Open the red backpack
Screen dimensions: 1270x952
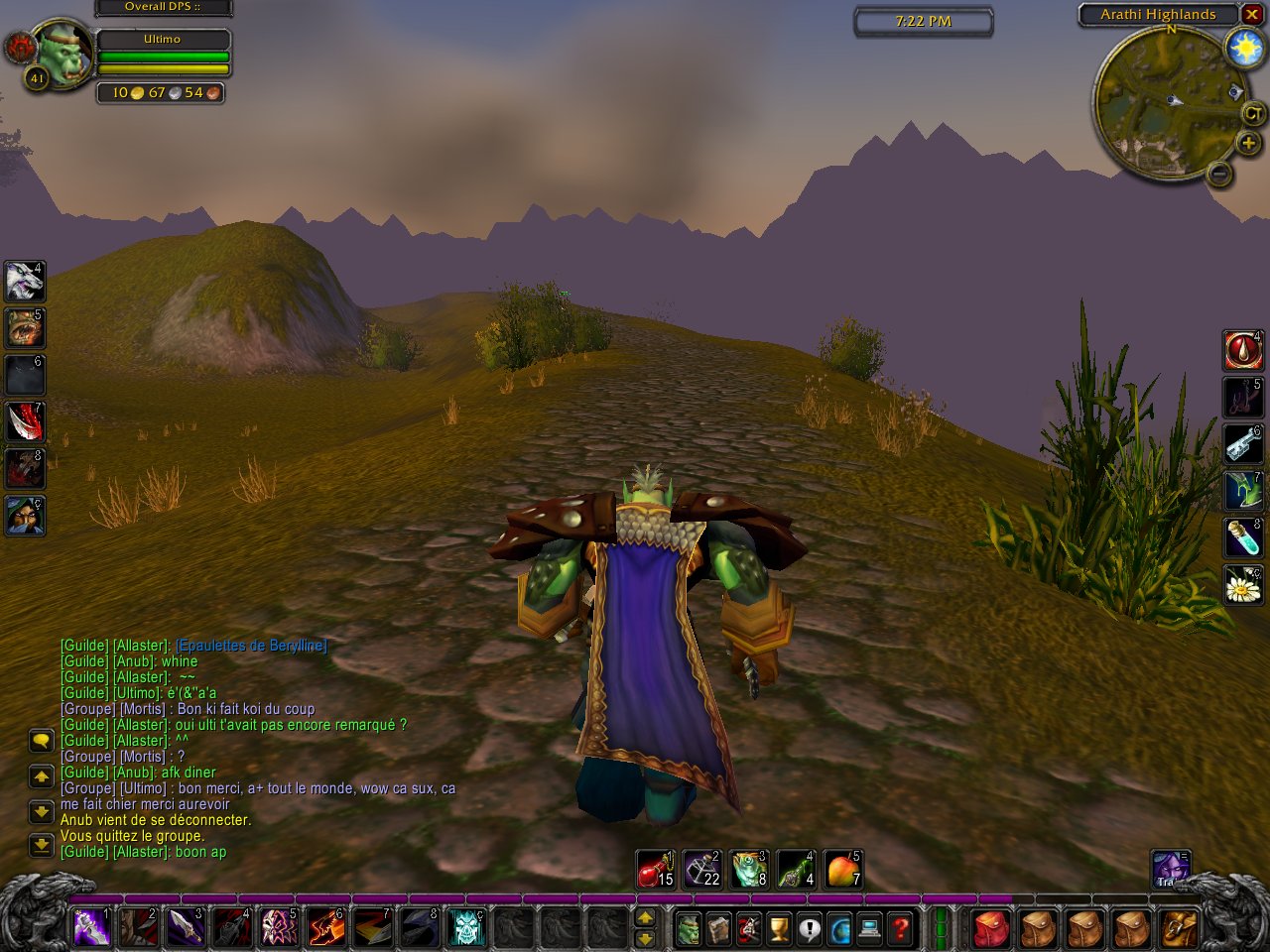tap(990, 929)
